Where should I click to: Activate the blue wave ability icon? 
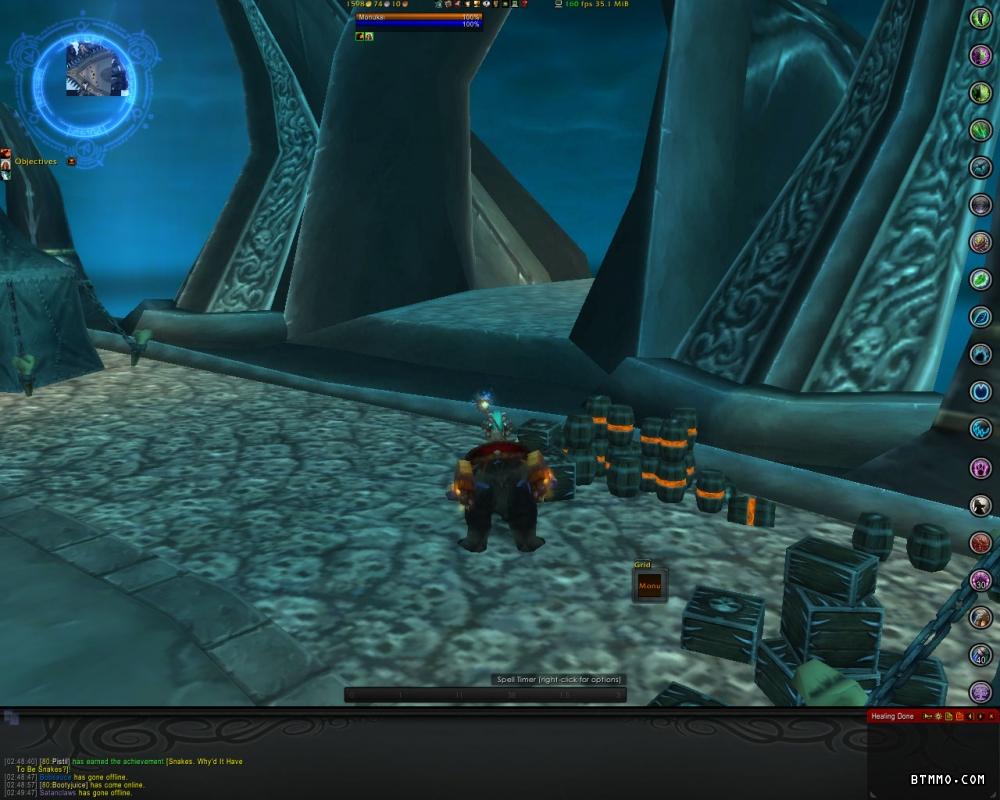click(x=980, y=429)
